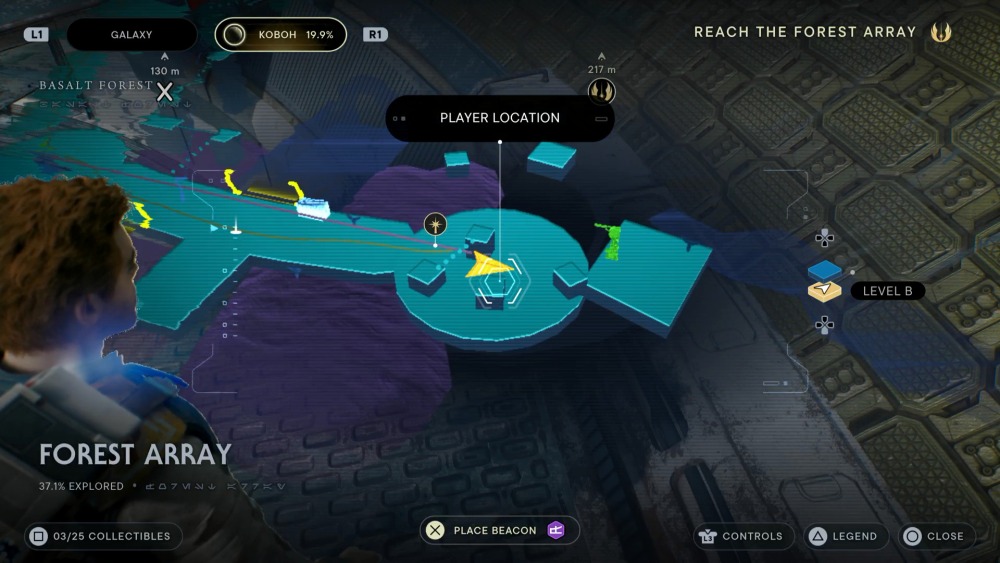1000x563 pixels.
Task: Open the Controls help
Action: (742, 536)
